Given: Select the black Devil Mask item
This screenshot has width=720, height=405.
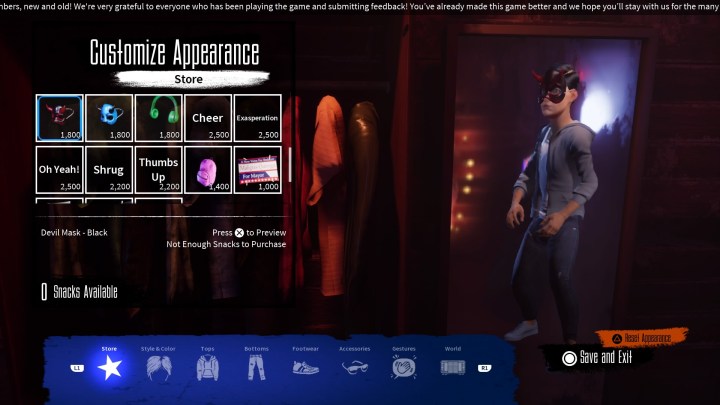Looking at the screenshot, I should point(60,118).
